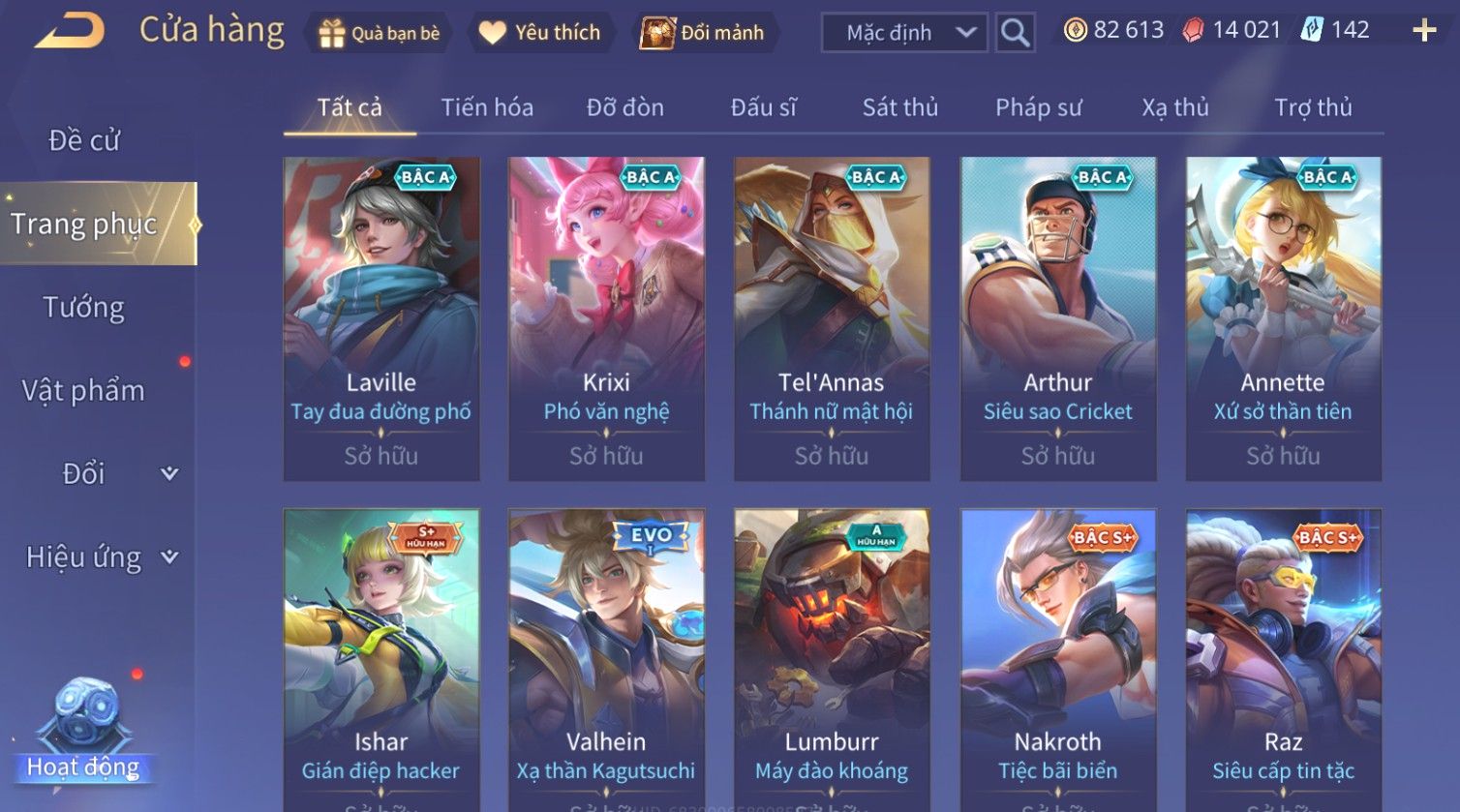
Task: Switch to the Tiến hóa tab
Action: 487,107
